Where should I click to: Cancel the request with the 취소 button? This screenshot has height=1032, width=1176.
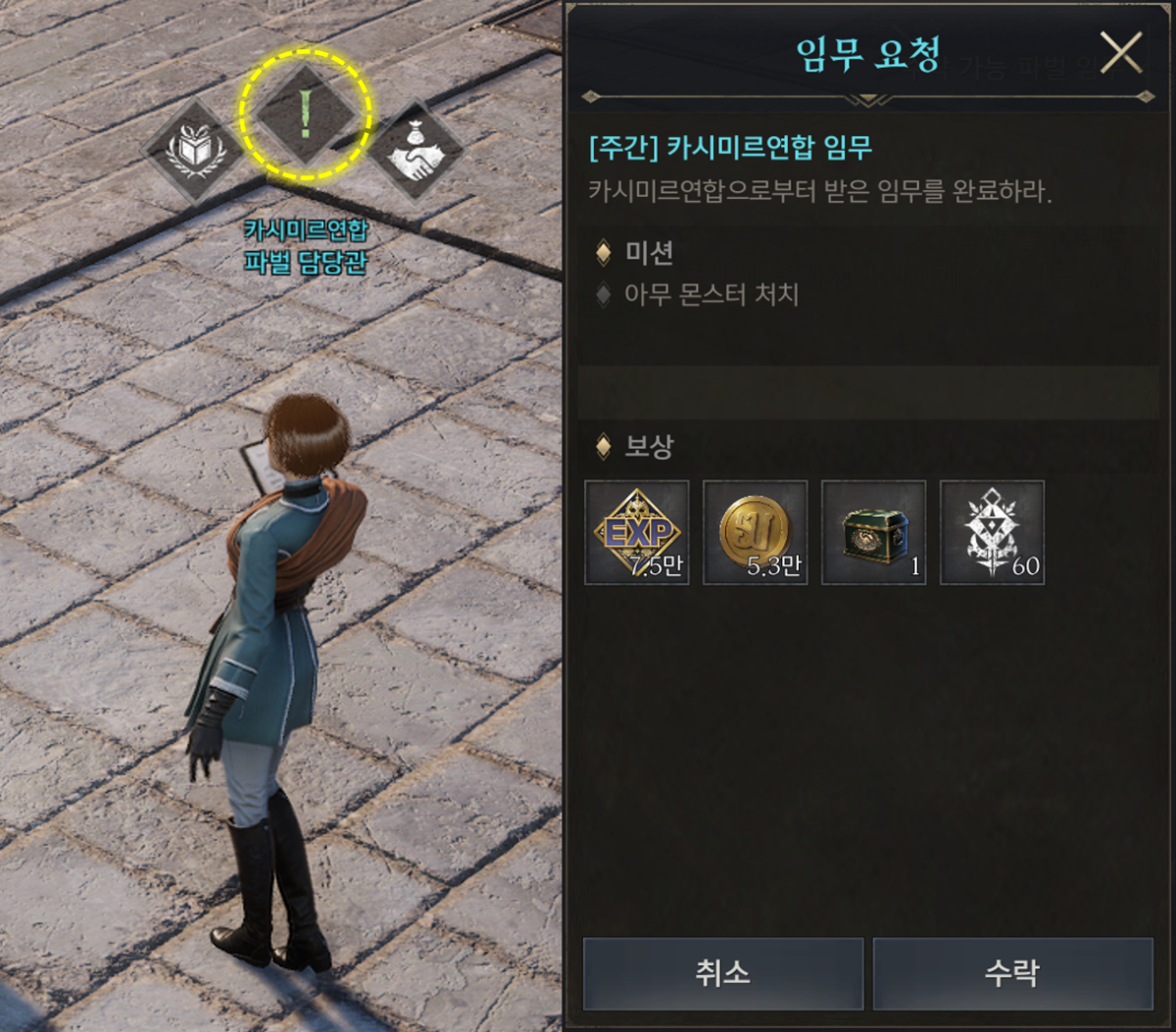click(x=722, y=973)
